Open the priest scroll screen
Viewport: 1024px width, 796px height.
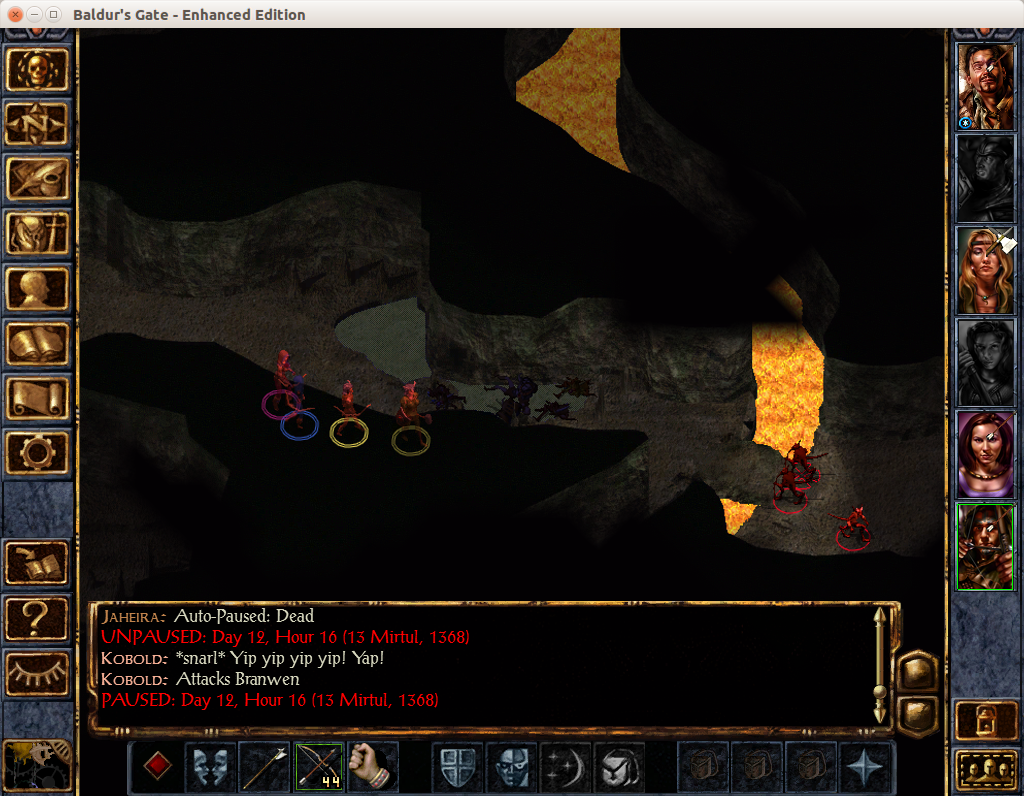tap(38, 397)
